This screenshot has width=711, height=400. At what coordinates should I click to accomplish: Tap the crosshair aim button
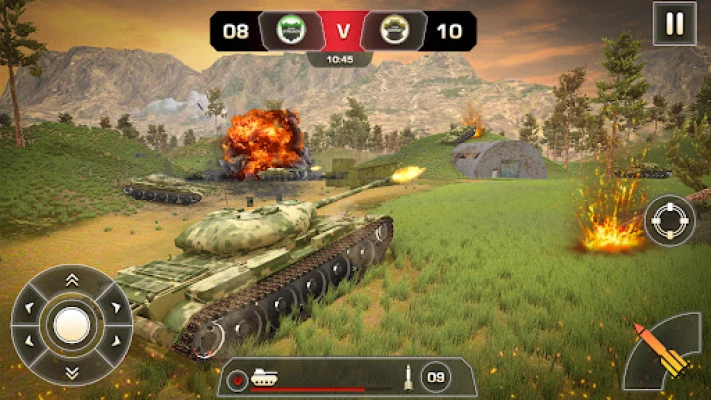click(669, 221)
